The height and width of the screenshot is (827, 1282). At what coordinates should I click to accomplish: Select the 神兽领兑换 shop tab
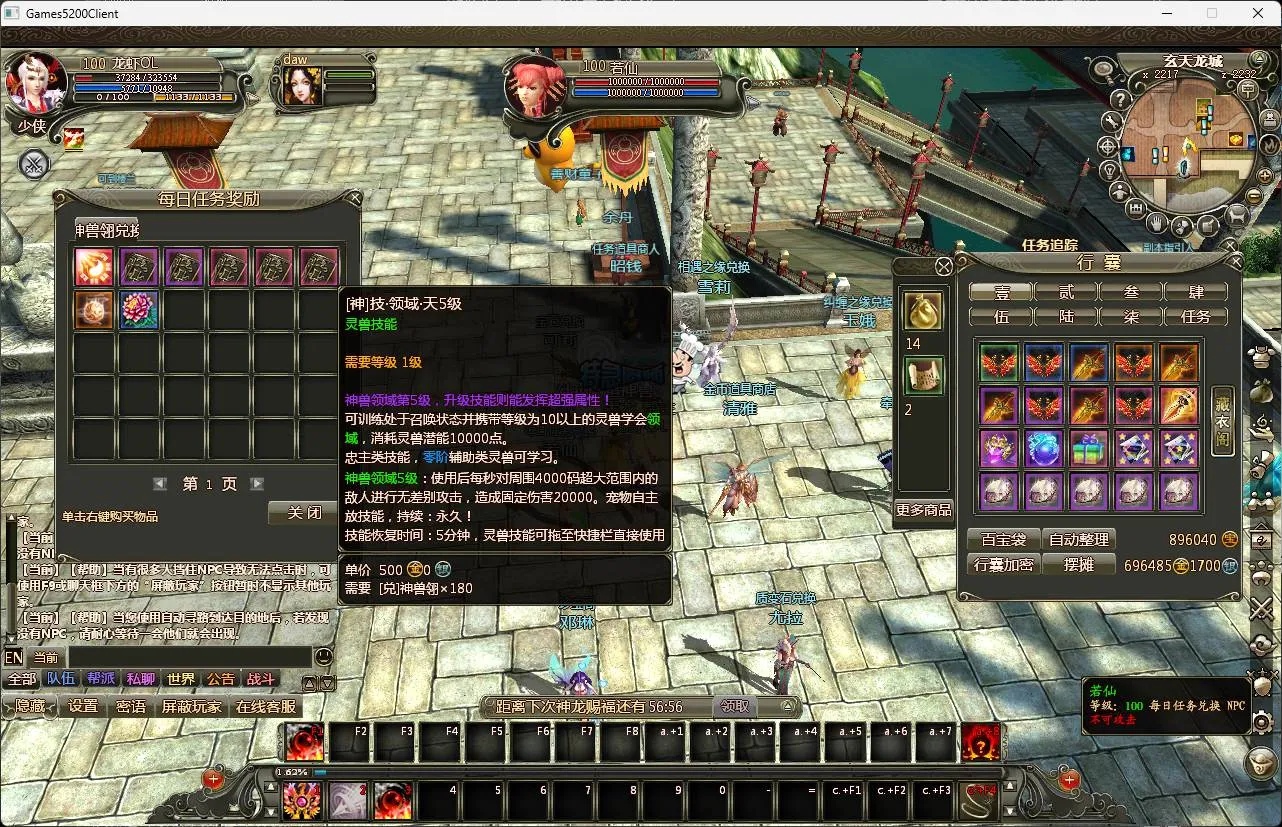[x=107, y=230]
